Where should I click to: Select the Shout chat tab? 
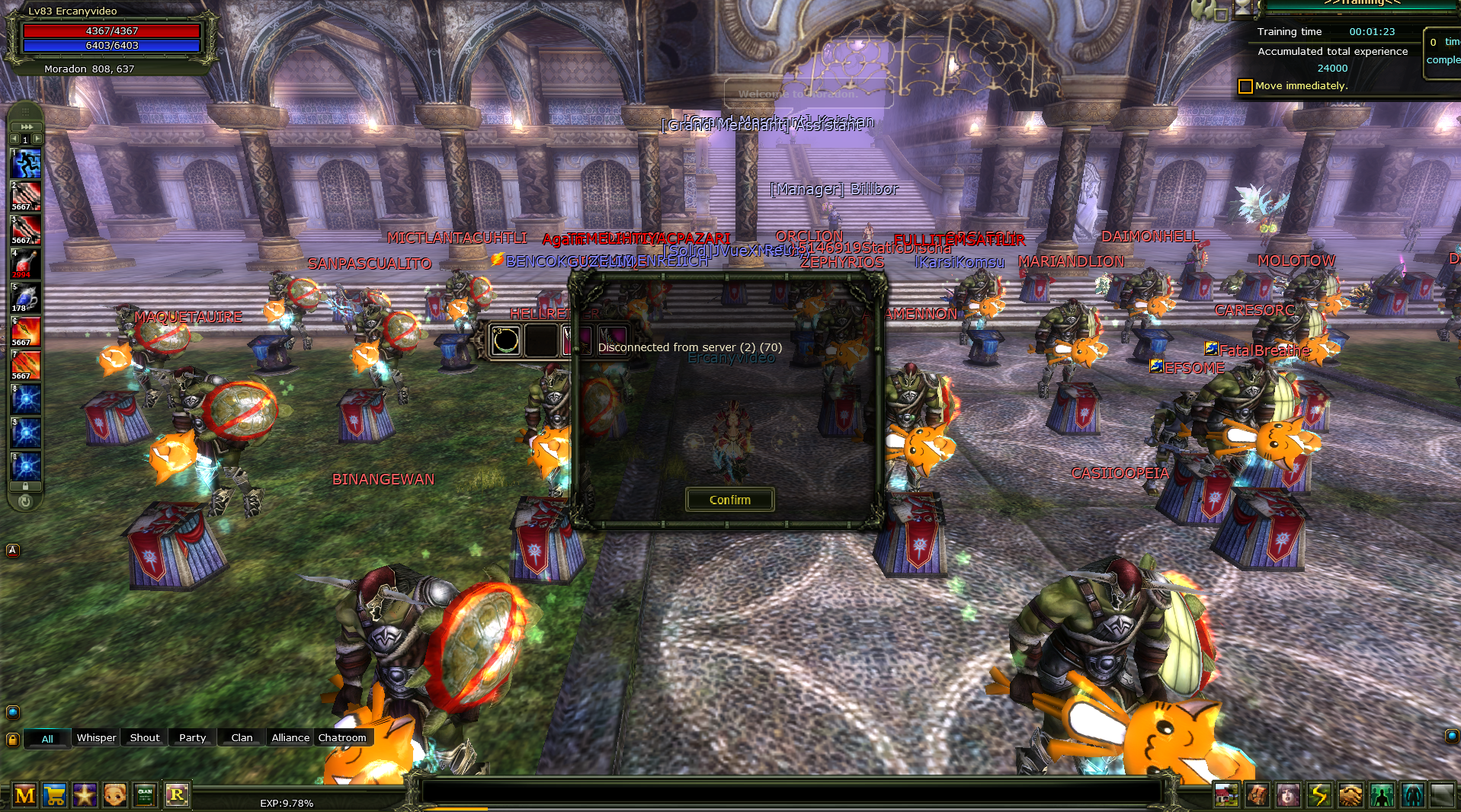pos(145,737)
